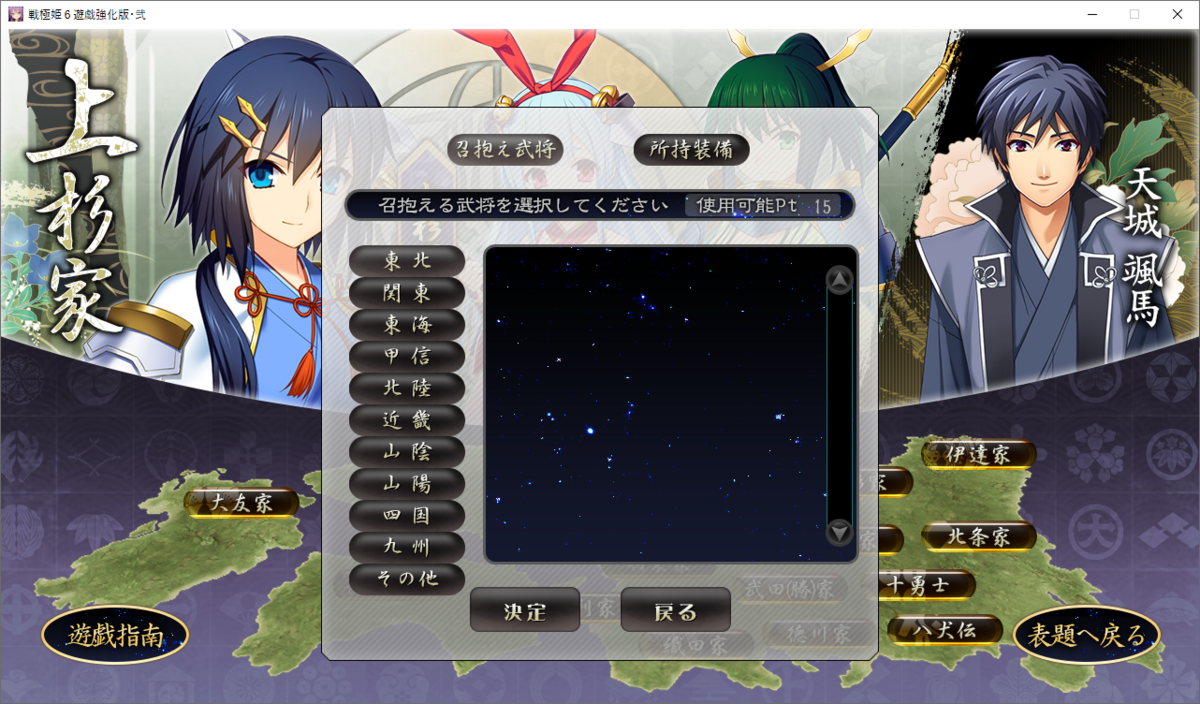Image resolution: width=1200 pixels, height=704 pixels.
Task: Open the 所持装備 tab
Action: point(691,150)
